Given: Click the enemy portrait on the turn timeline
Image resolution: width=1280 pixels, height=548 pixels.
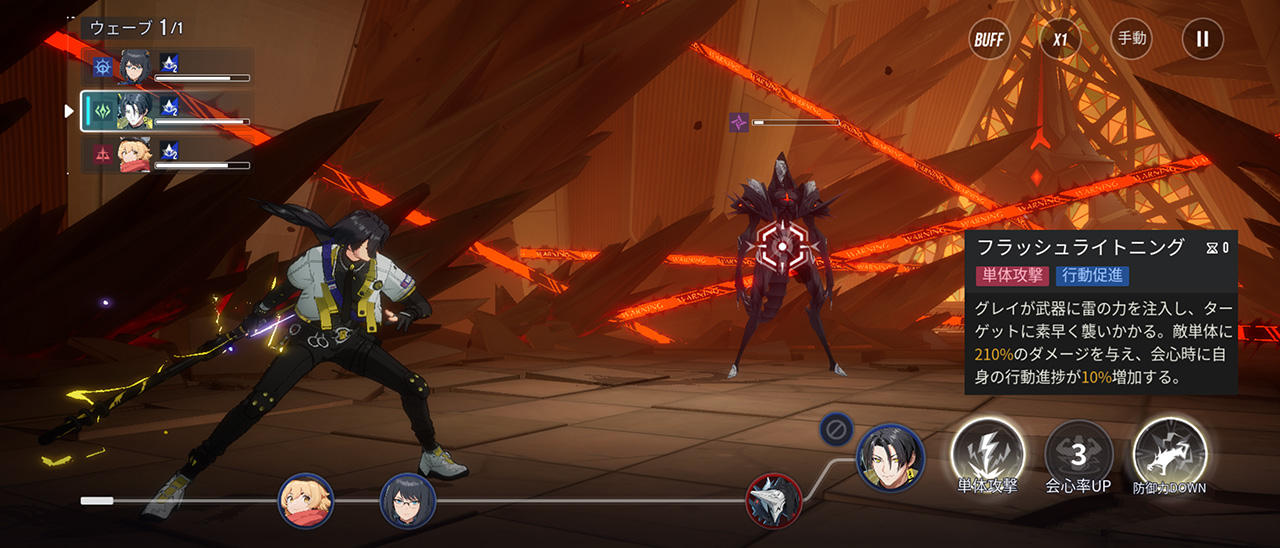Looking at the screenshot, I should [x=774, y=500].
